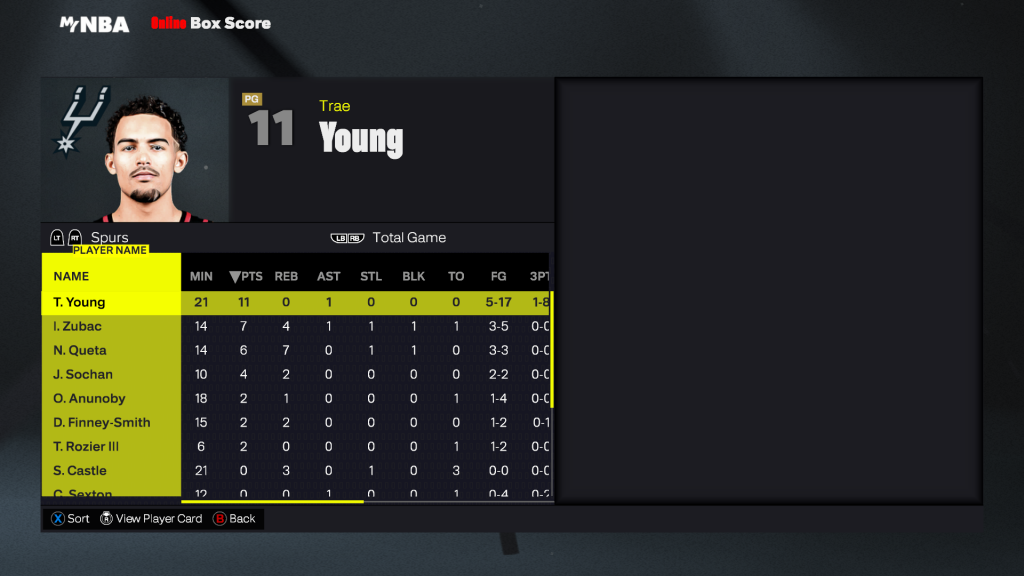
Task: Sort the table by REB
Action: click(287, 276)
